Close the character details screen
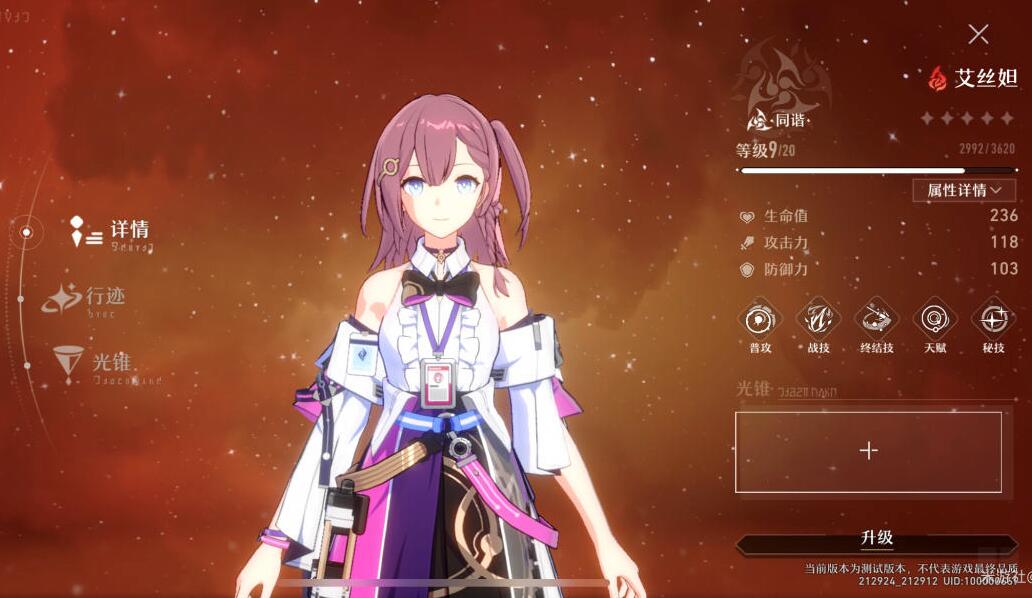This screenshot has width=1032, height=598. point(978,35)
